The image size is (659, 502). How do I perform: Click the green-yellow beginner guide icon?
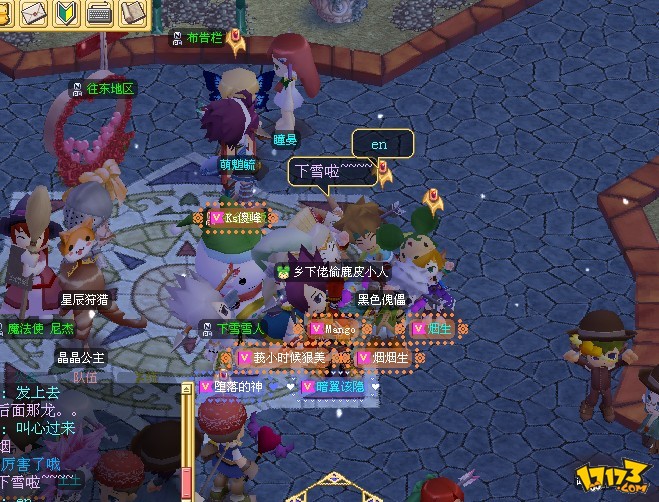pyautogui.click(x=66, y=13)
